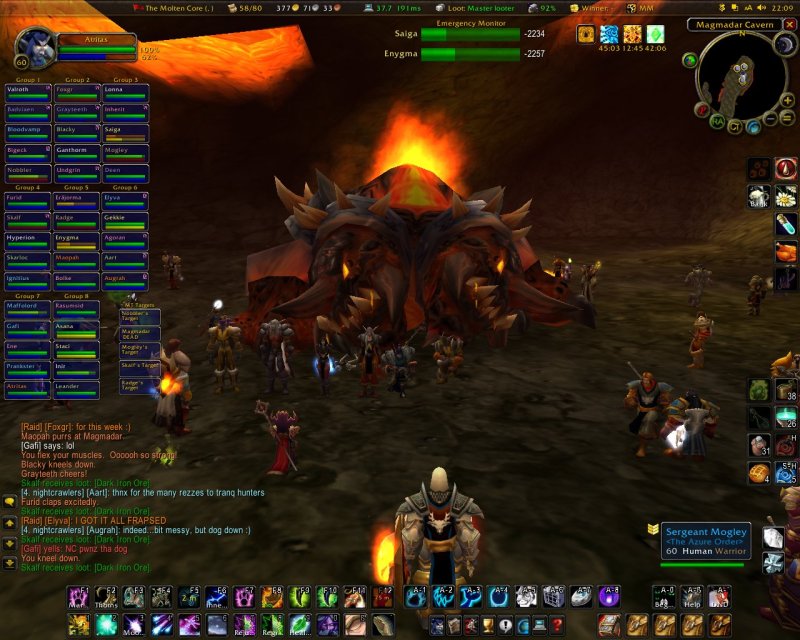This screenshot has width=800, height=640.
Task: Select Valroth's raid frame in Group 1
Action: click(26, 92)
